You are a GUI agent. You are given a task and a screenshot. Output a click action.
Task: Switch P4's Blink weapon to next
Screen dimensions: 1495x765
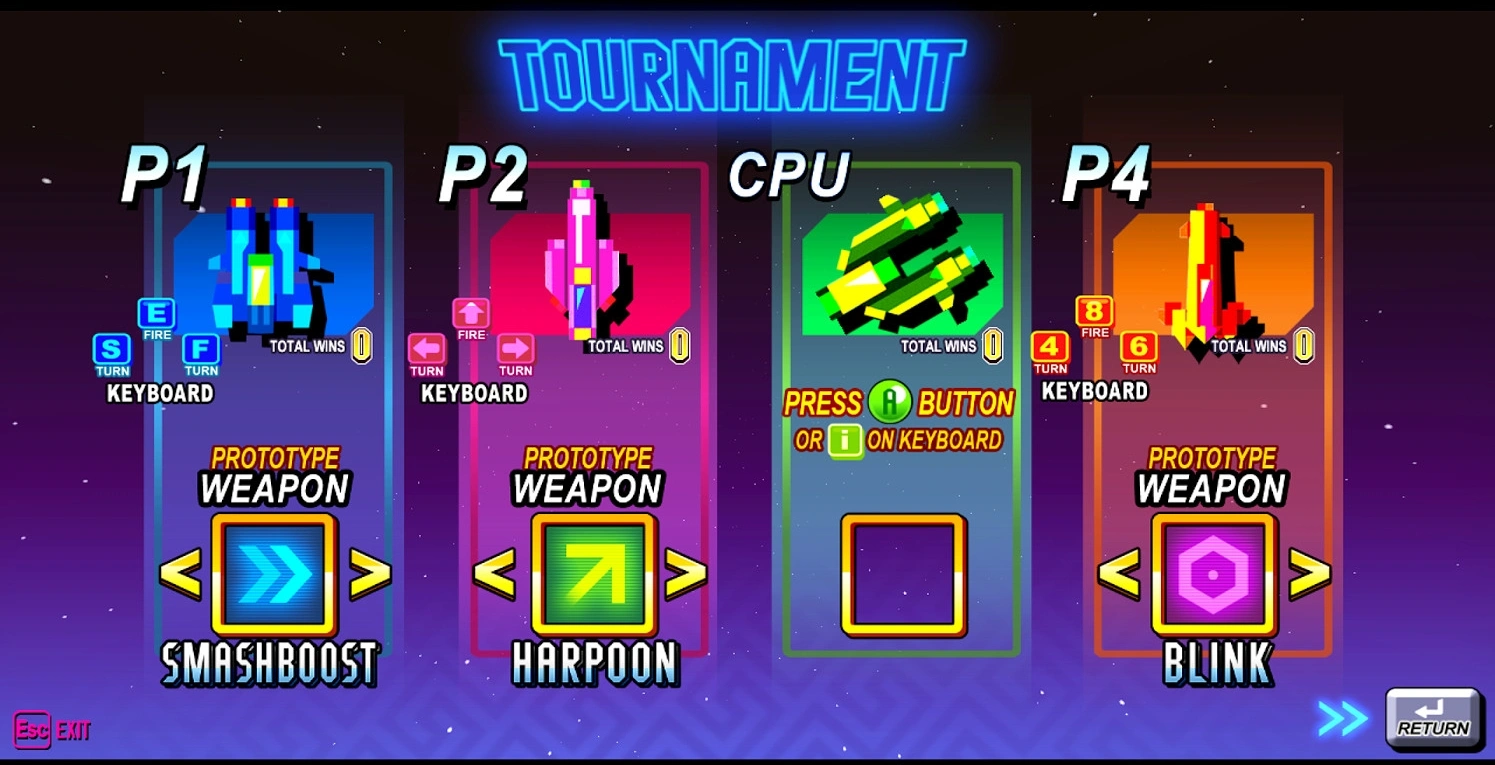point(1309,574)
